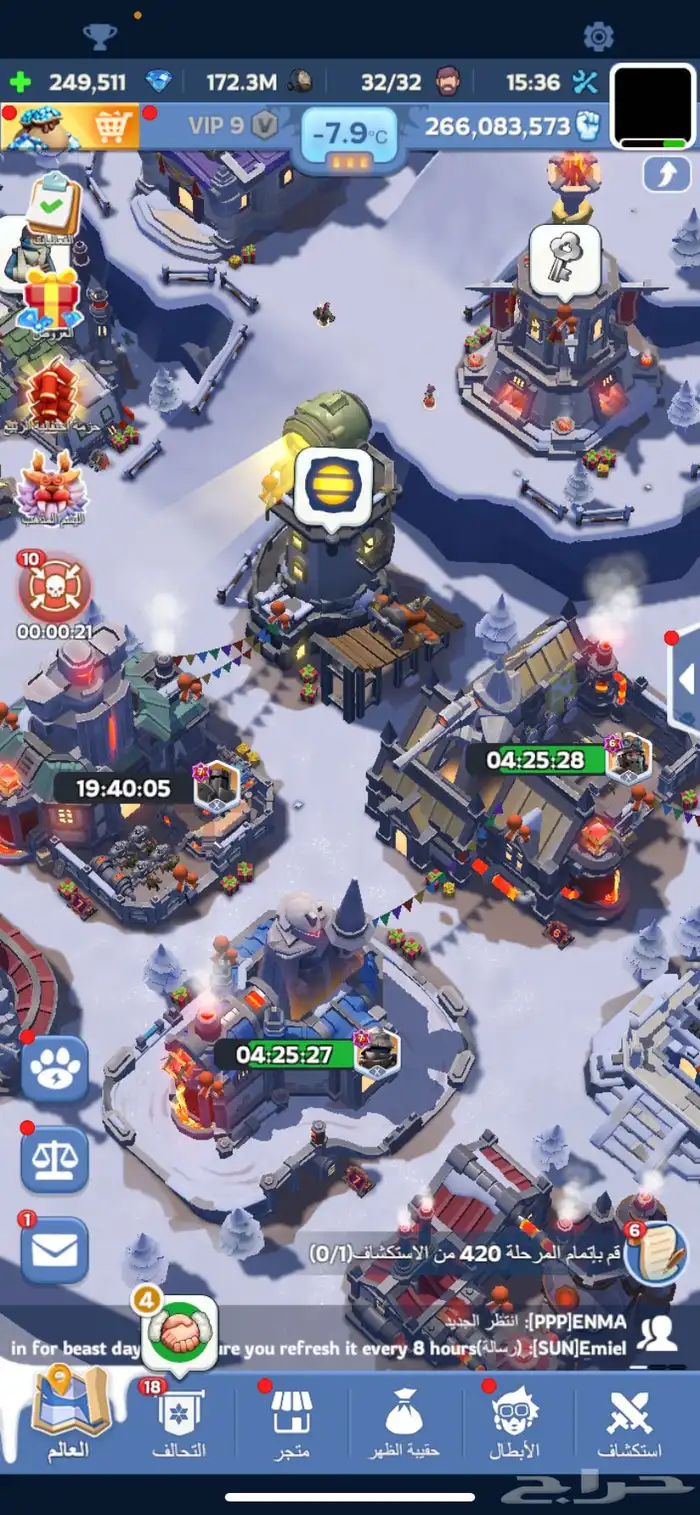This screenshot has width=700, height=1515.
Task: Open the envelope mail inbox
Action: [55, 1250]
